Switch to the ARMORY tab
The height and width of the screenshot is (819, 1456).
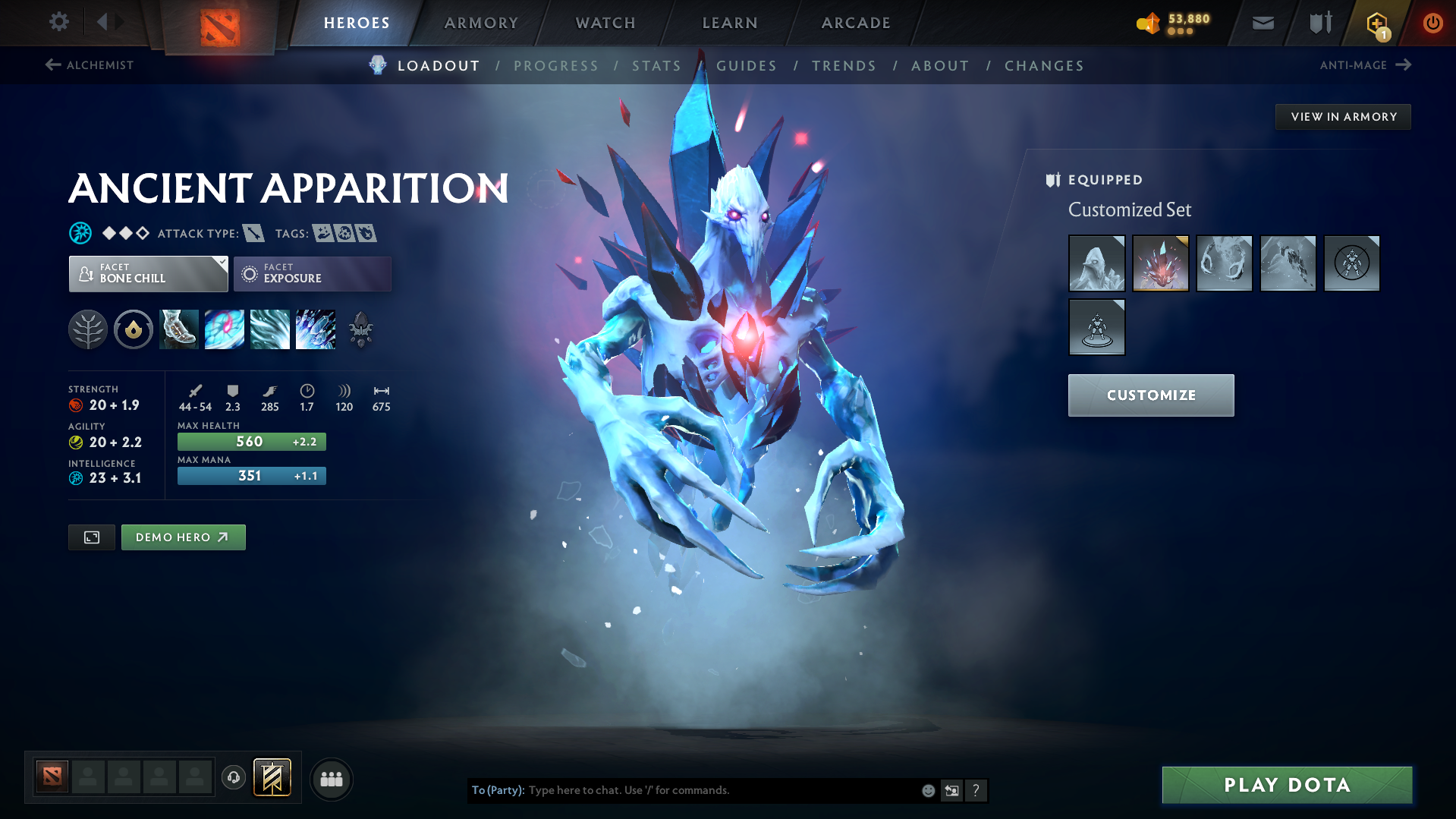pos(481,23)
